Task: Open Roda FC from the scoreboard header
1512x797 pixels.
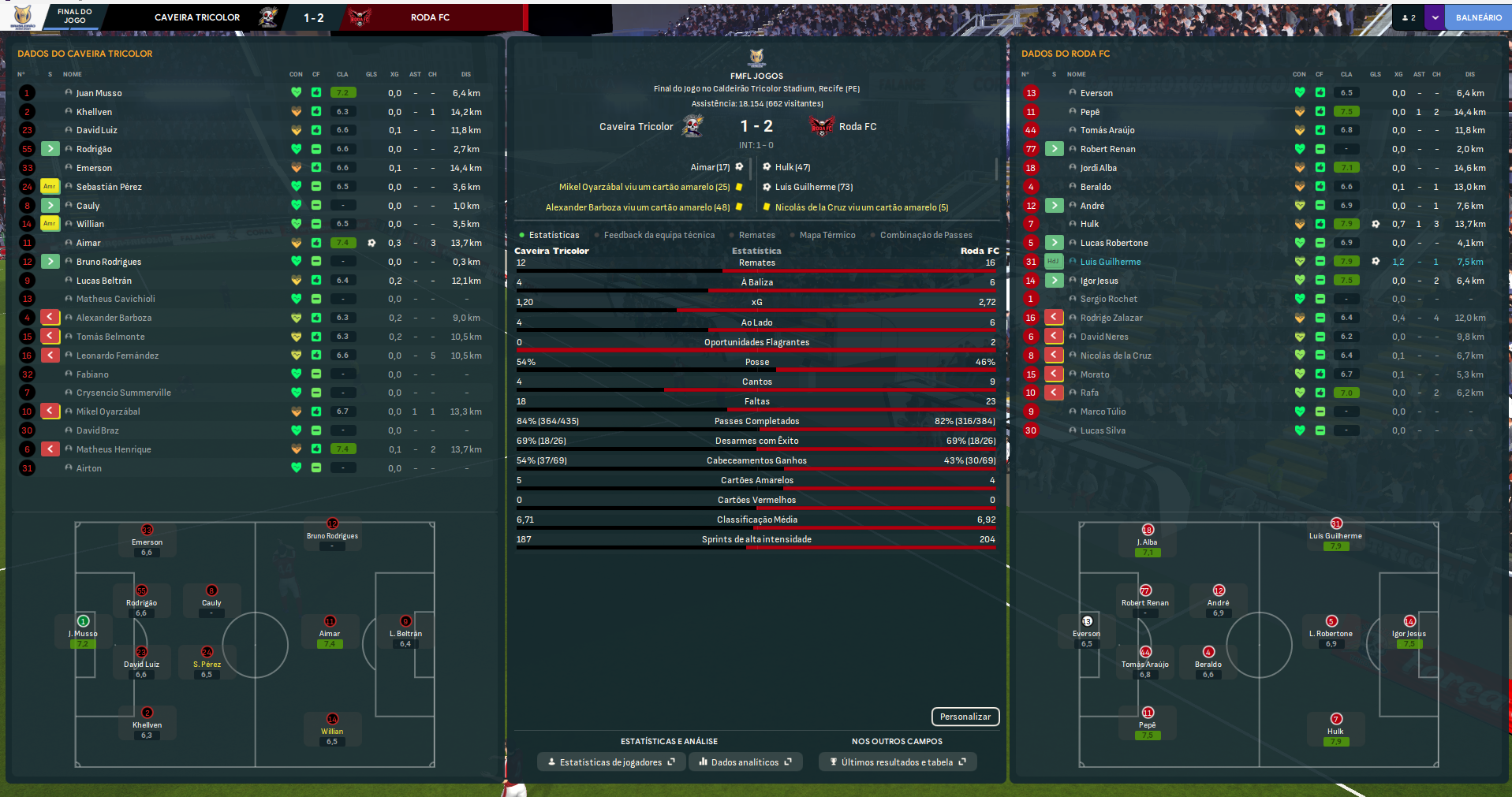Action: [x=430, y=17]
